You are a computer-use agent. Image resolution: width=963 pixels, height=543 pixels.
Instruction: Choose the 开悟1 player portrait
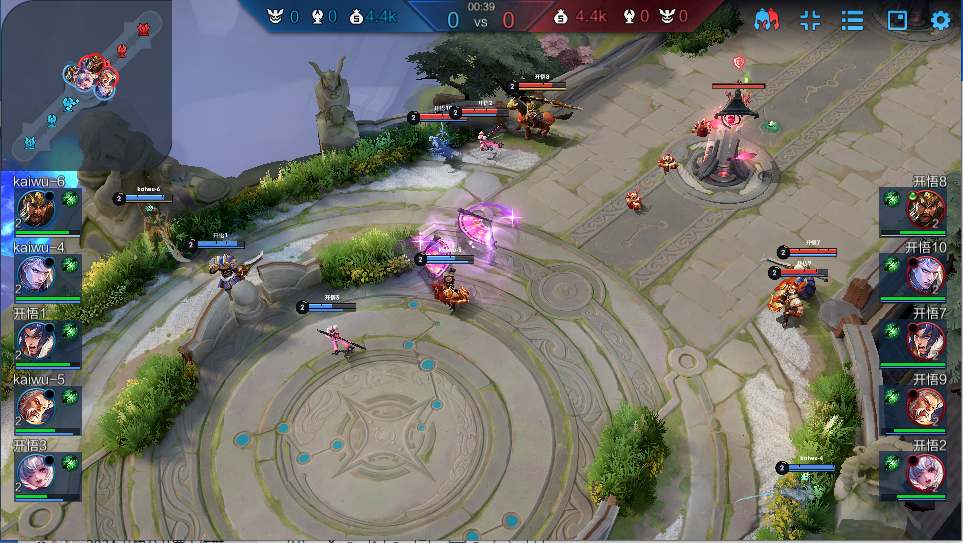click(35, 340)
